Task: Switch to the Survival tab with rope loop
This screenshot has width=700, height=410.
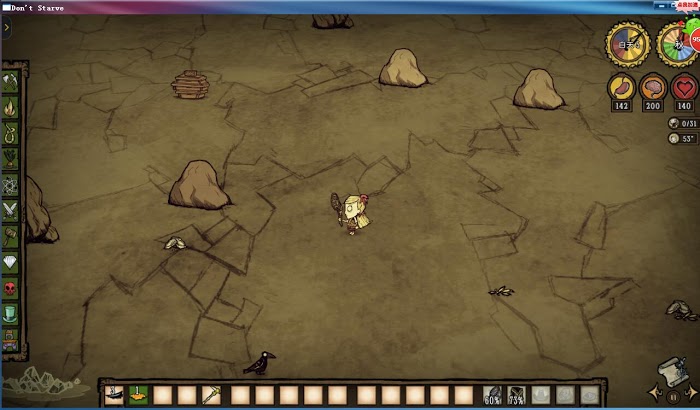Action: pyautogui.click(x=11, y=132)
